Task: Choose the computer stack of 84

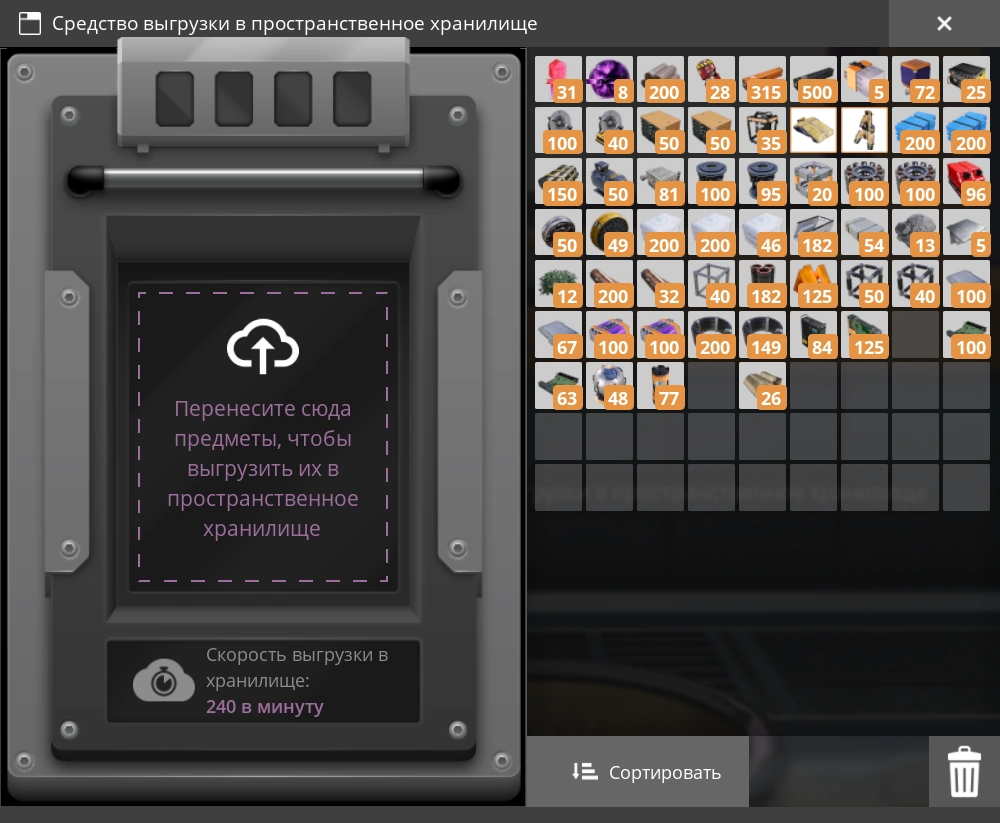Action: click(x=813, y=335)
